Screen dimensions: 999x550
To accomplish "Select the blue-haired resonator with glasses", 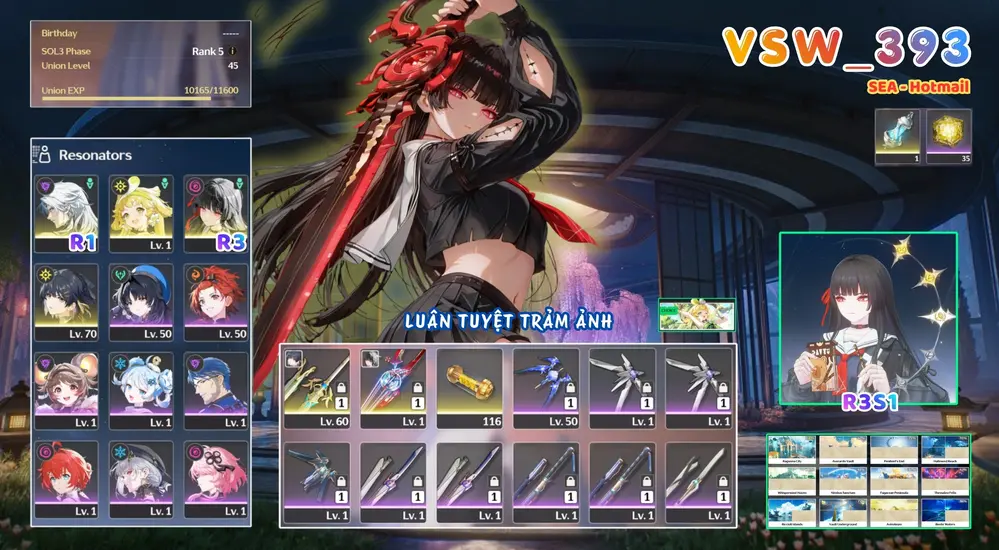I will (x=214, y=389).
